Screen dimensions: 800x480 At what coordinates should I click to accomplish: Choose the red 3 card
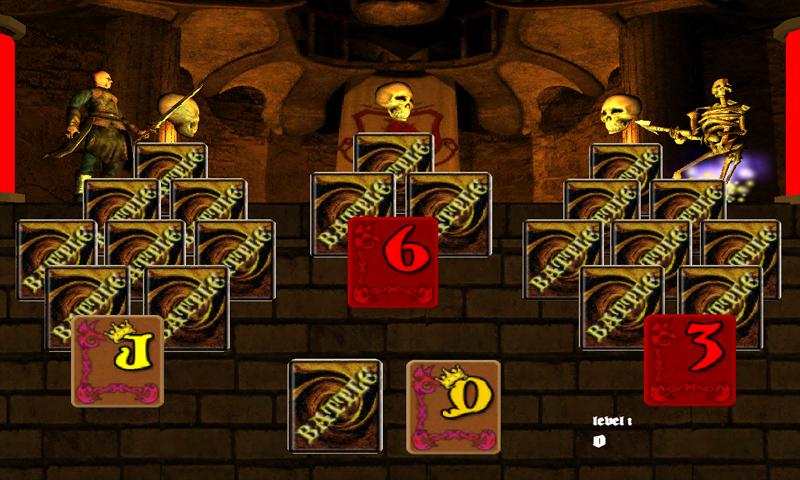click(689, 359)
